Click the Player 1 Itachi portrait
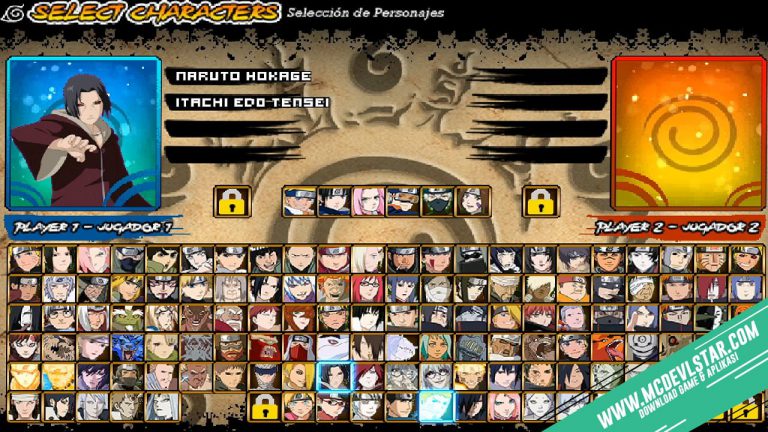Image resolution: width=768 pixels, height=432 pixels. pyautogui.click(x=84, y=132)
